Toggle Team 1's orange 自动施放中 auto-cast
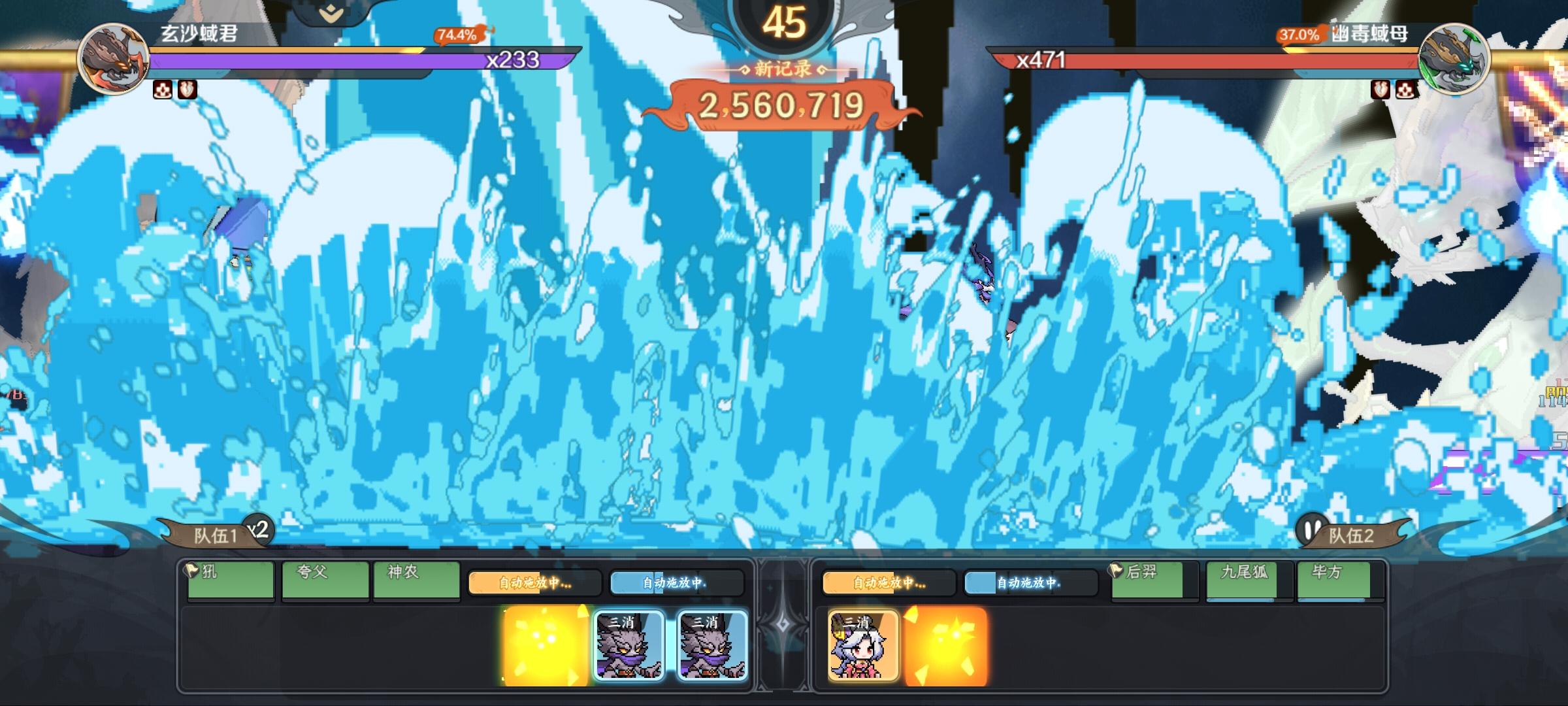The width and height of the screenshot is (1568, 706). (534, 584)
